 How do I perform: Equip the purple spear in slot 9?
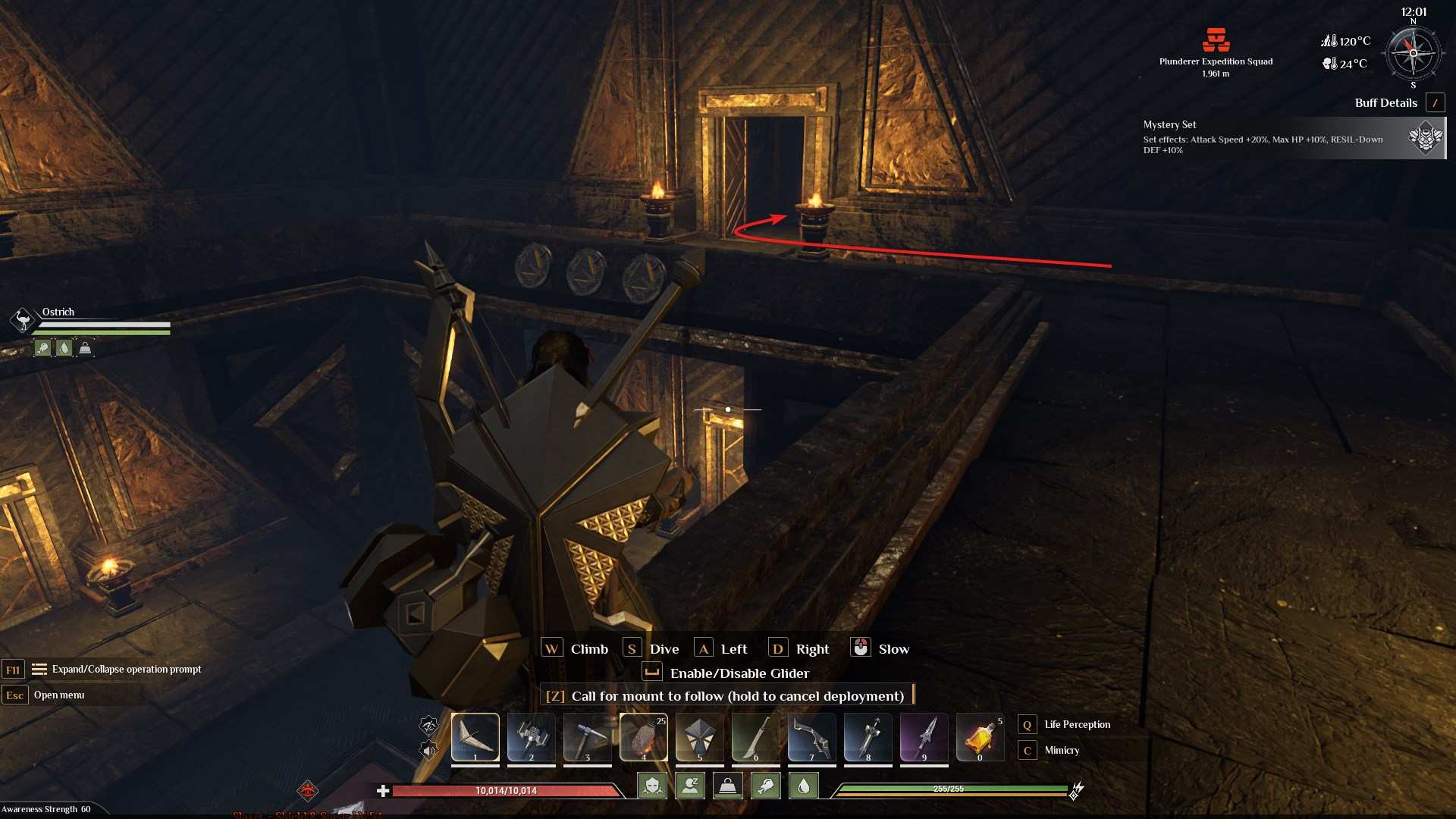924,736
